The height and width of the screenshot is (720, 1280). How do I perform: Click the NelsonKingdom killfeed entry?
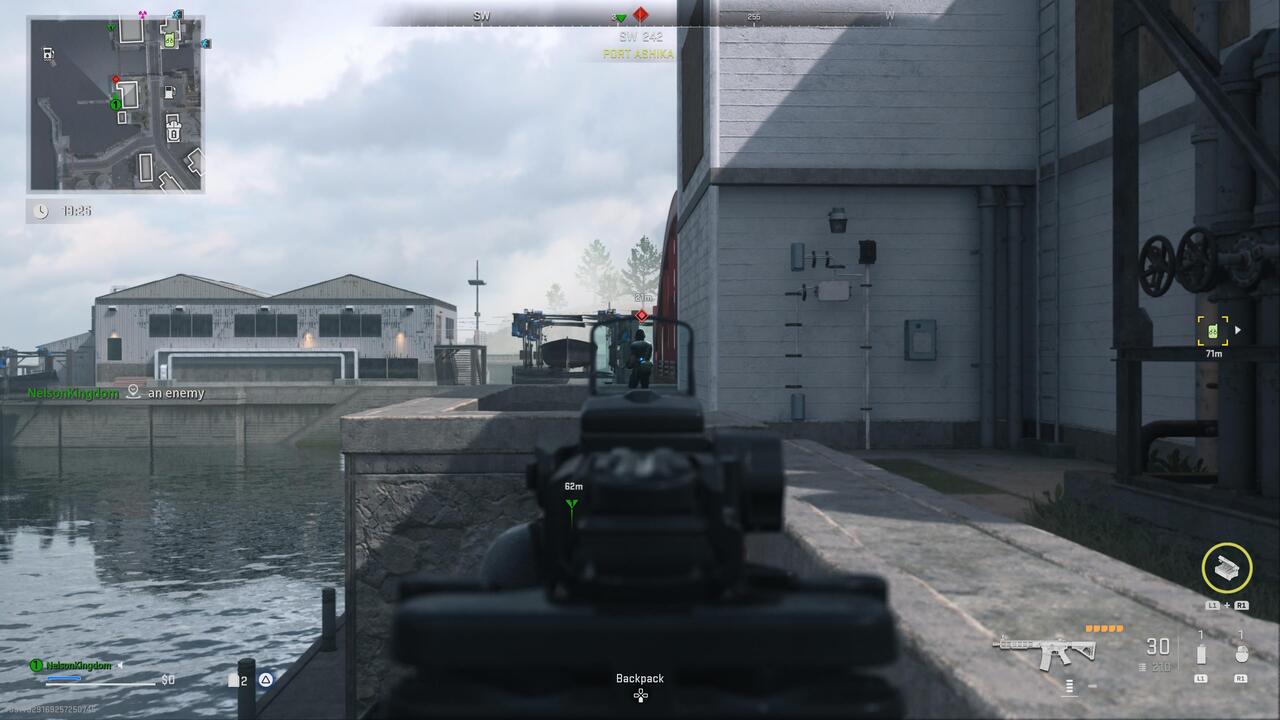(75, 393)
